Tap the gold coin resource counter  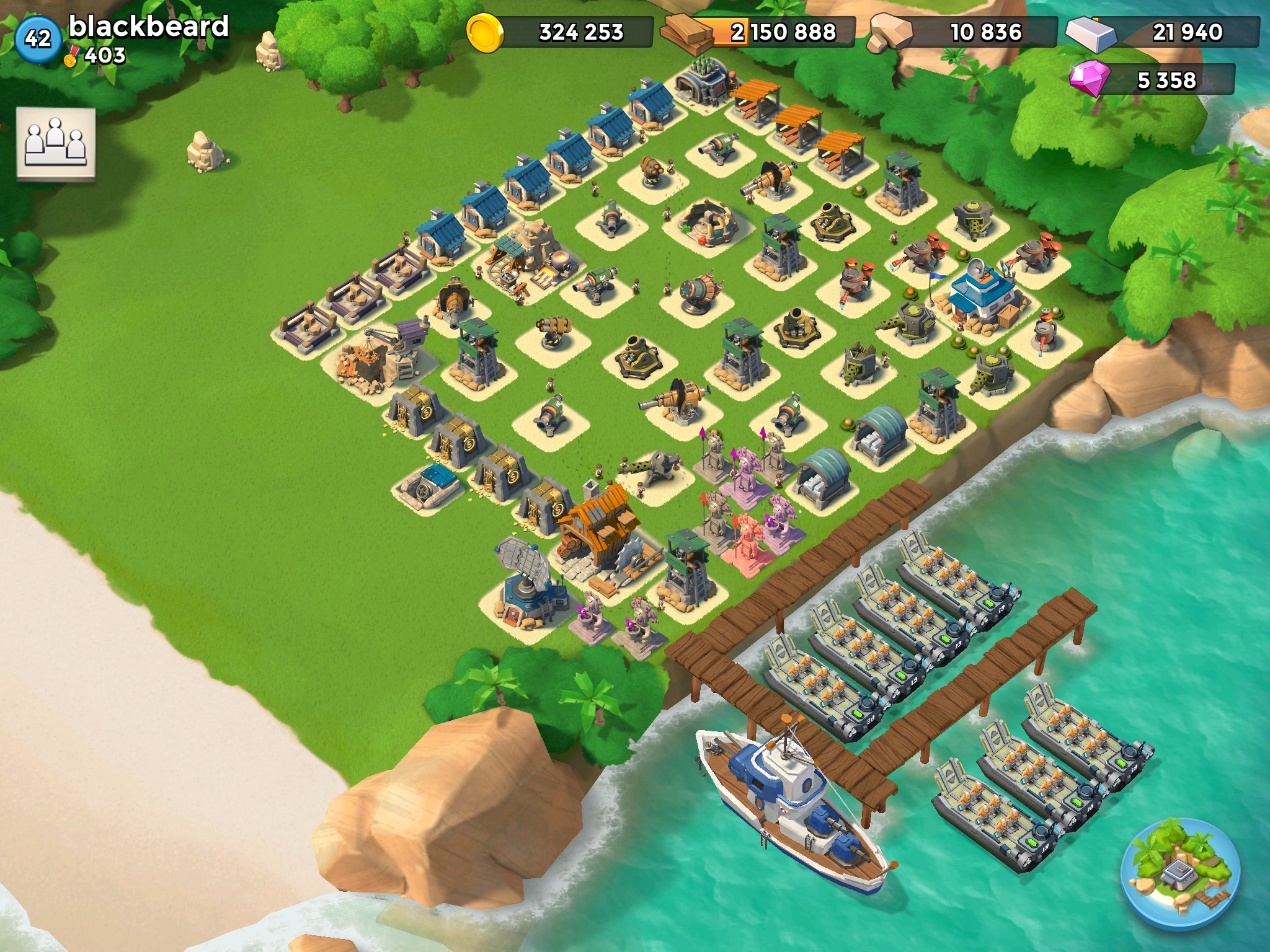[x=560, y=32]
